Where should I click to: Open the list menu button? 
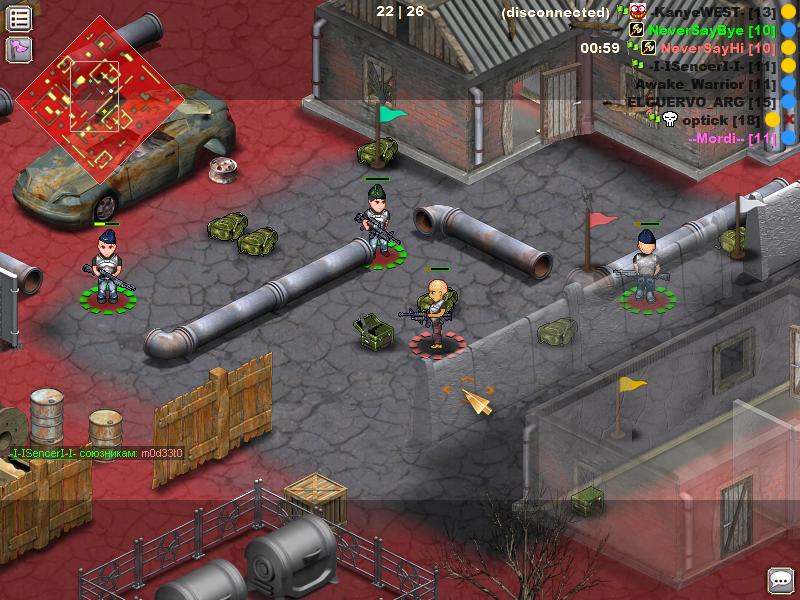pos(19,18)
